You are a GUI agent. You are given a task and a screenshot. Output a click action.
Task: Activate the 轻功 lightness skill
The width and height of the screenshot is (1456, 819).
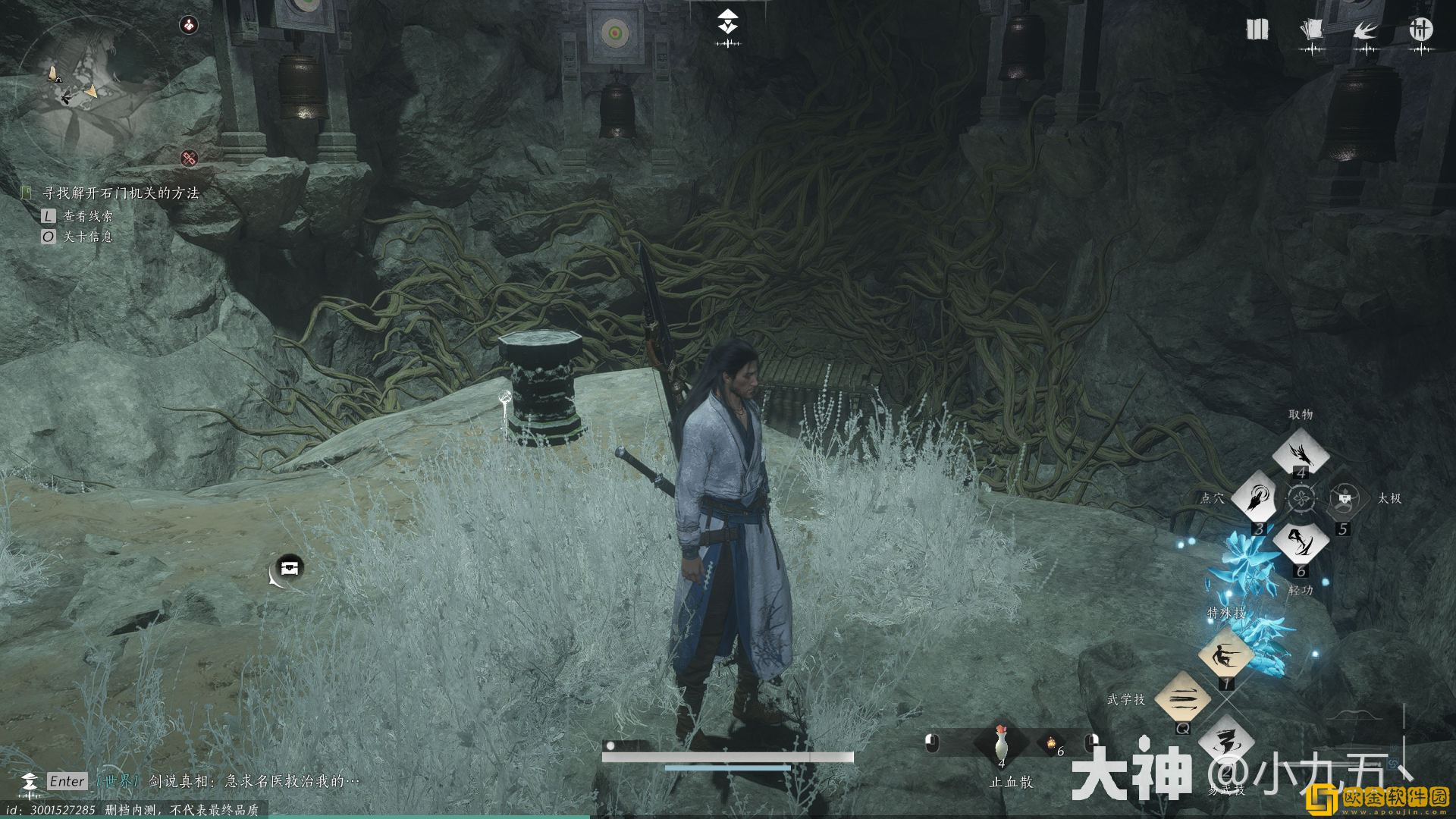point(1301,542)
